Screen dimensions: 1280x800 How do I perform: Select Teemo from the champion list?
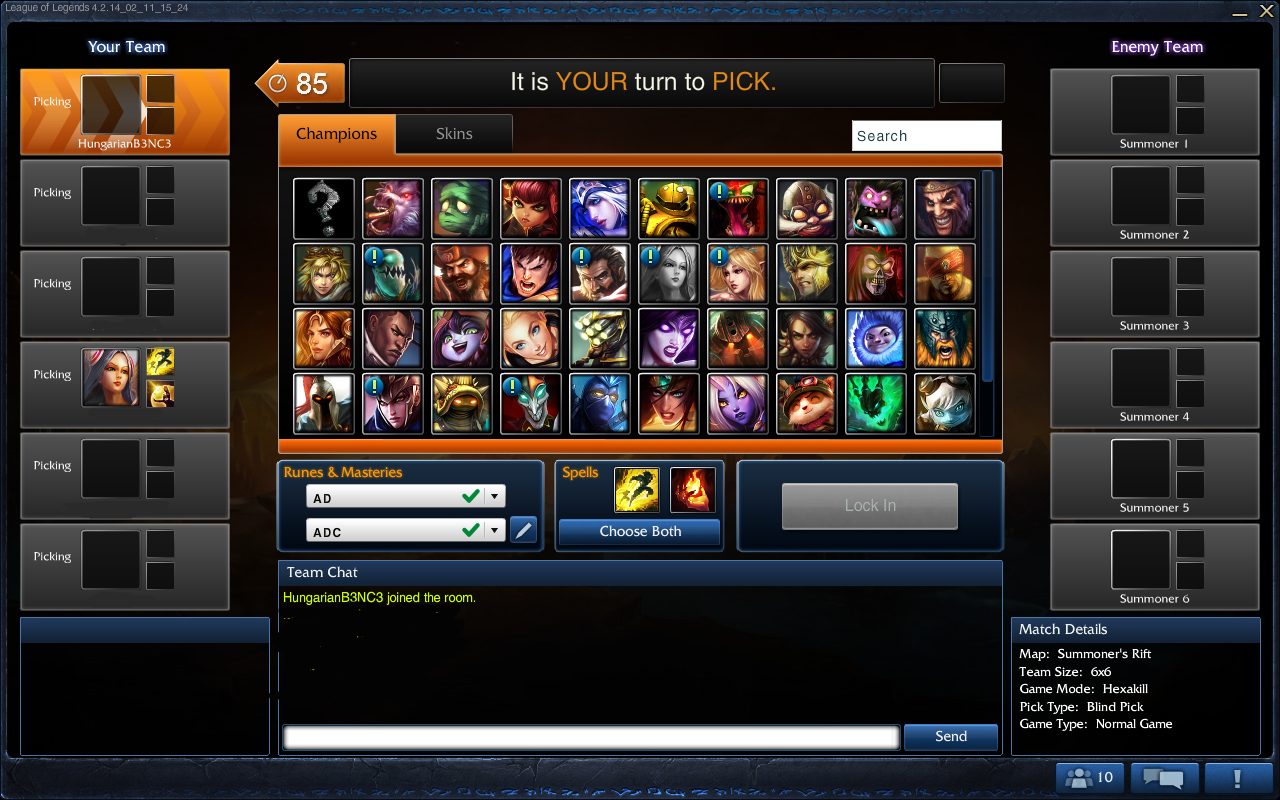(x=807, y=404)
